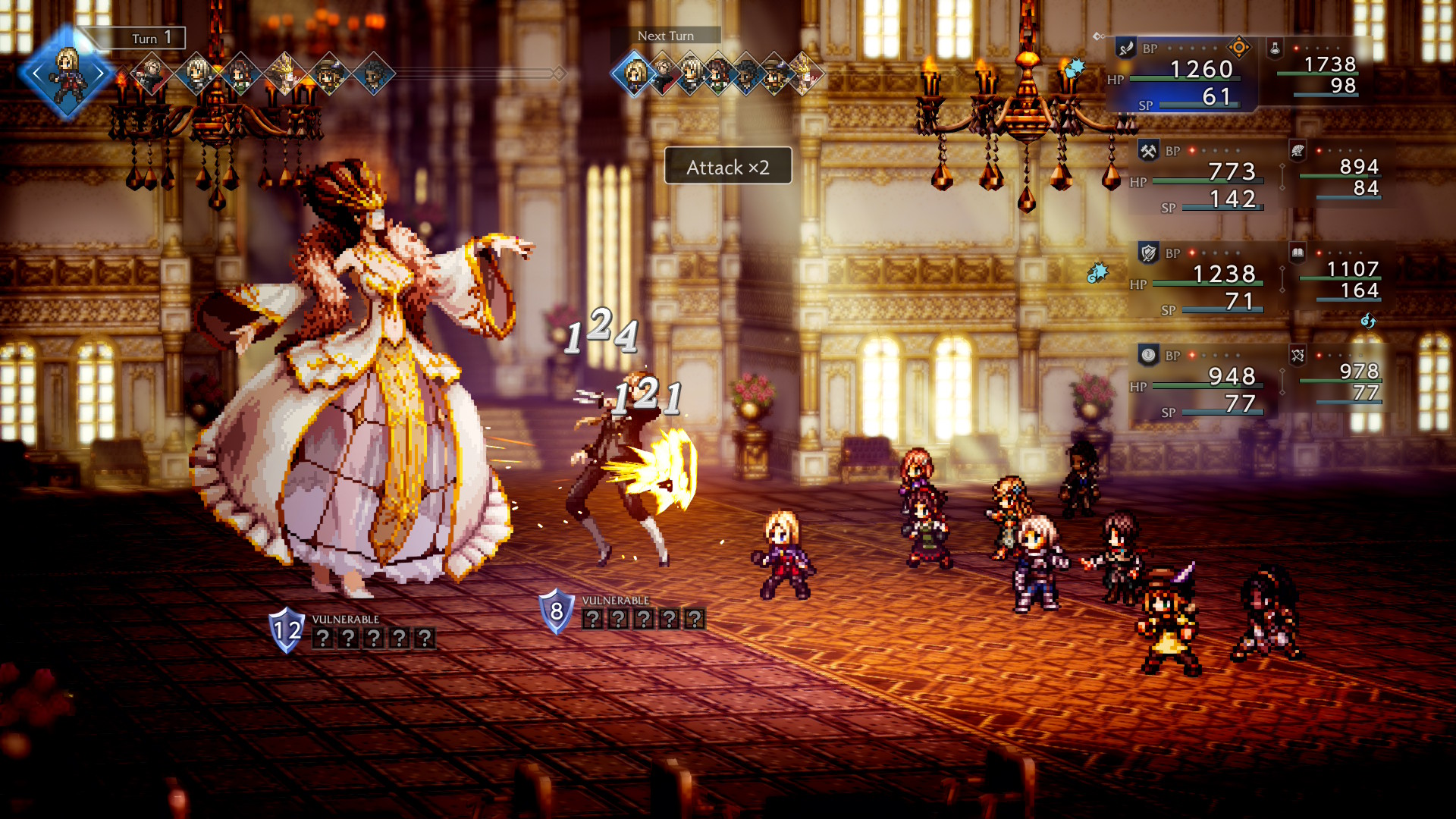1456x819 pixels.
Task: Choose the crossed hammers job icon
Action: pyautogui.click(x=1148, y=151)
